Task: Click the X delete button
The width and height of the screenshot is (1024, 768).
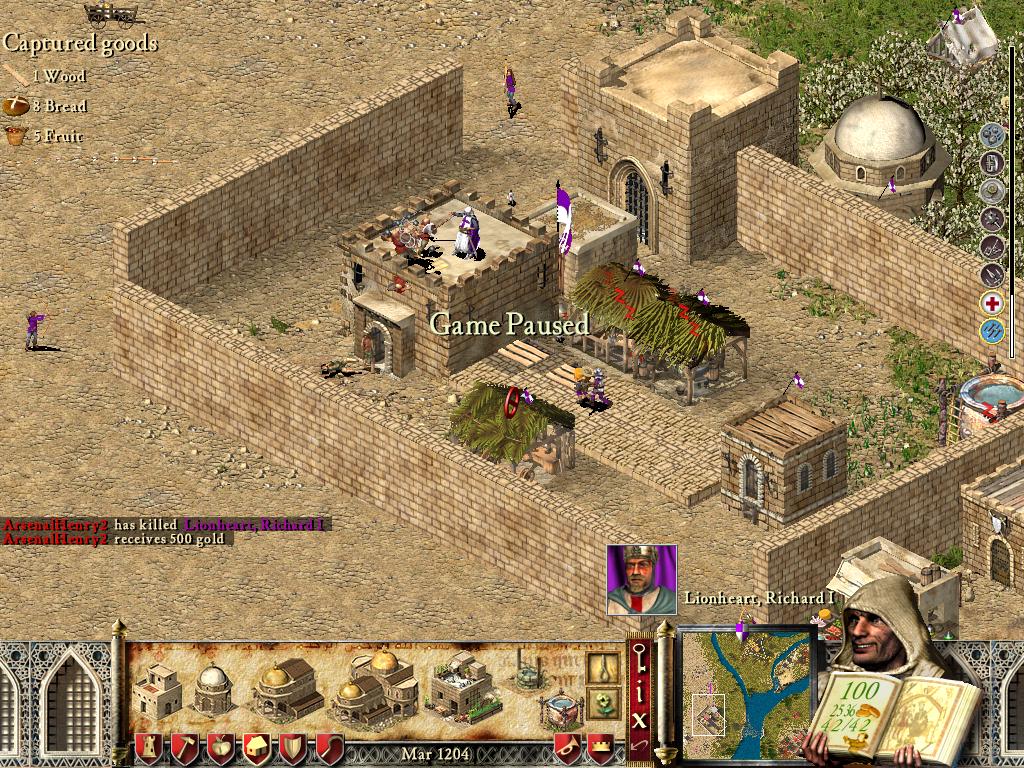Action: pyautogui.click(x=640, y=718)
